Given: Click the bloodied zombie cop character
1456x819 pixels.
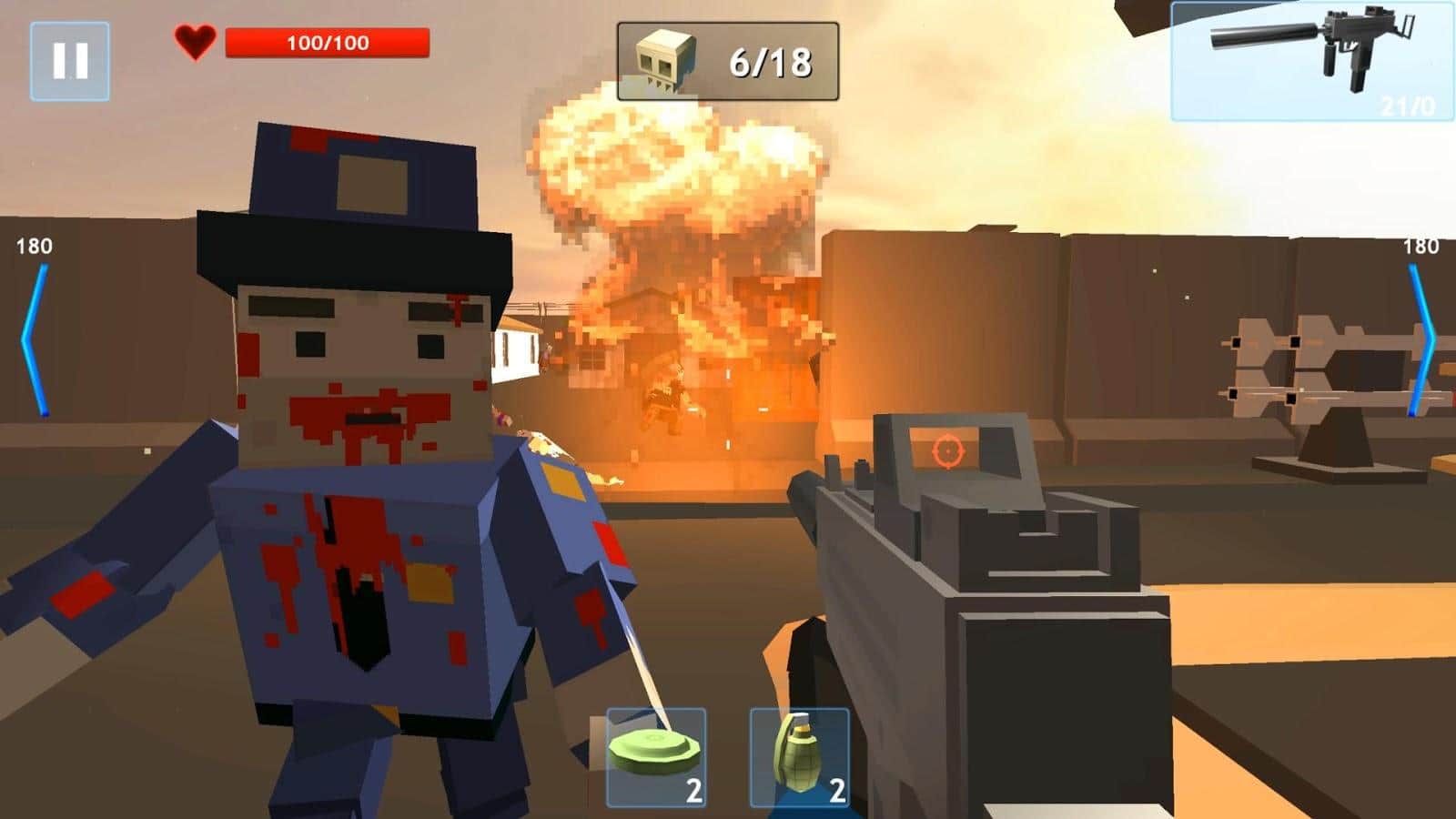Looking at the screenshot, I should click(x=355, y=455).
